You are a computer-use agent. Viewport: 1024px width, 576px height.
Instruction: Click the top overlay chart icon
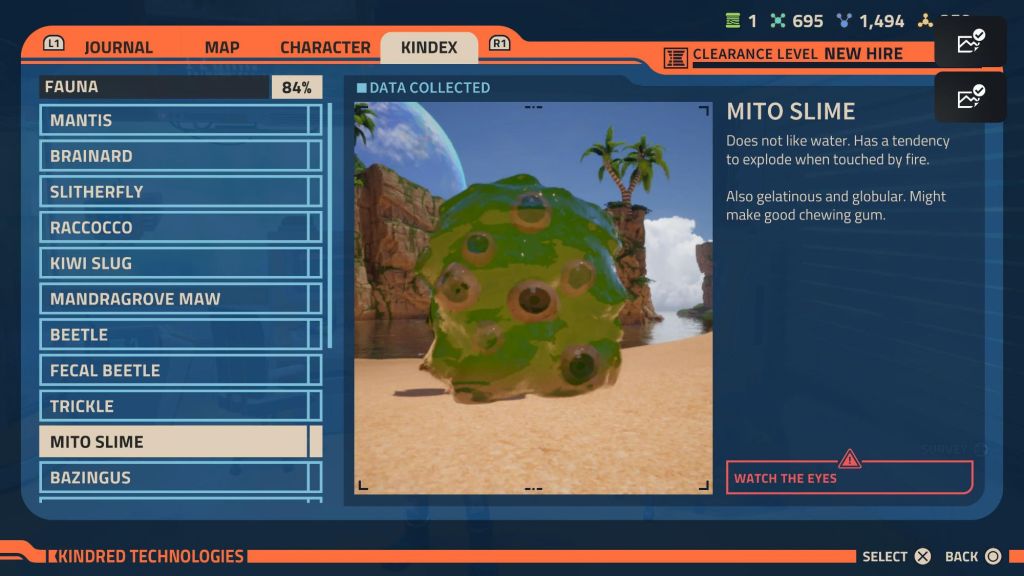(x=970, y=43)
